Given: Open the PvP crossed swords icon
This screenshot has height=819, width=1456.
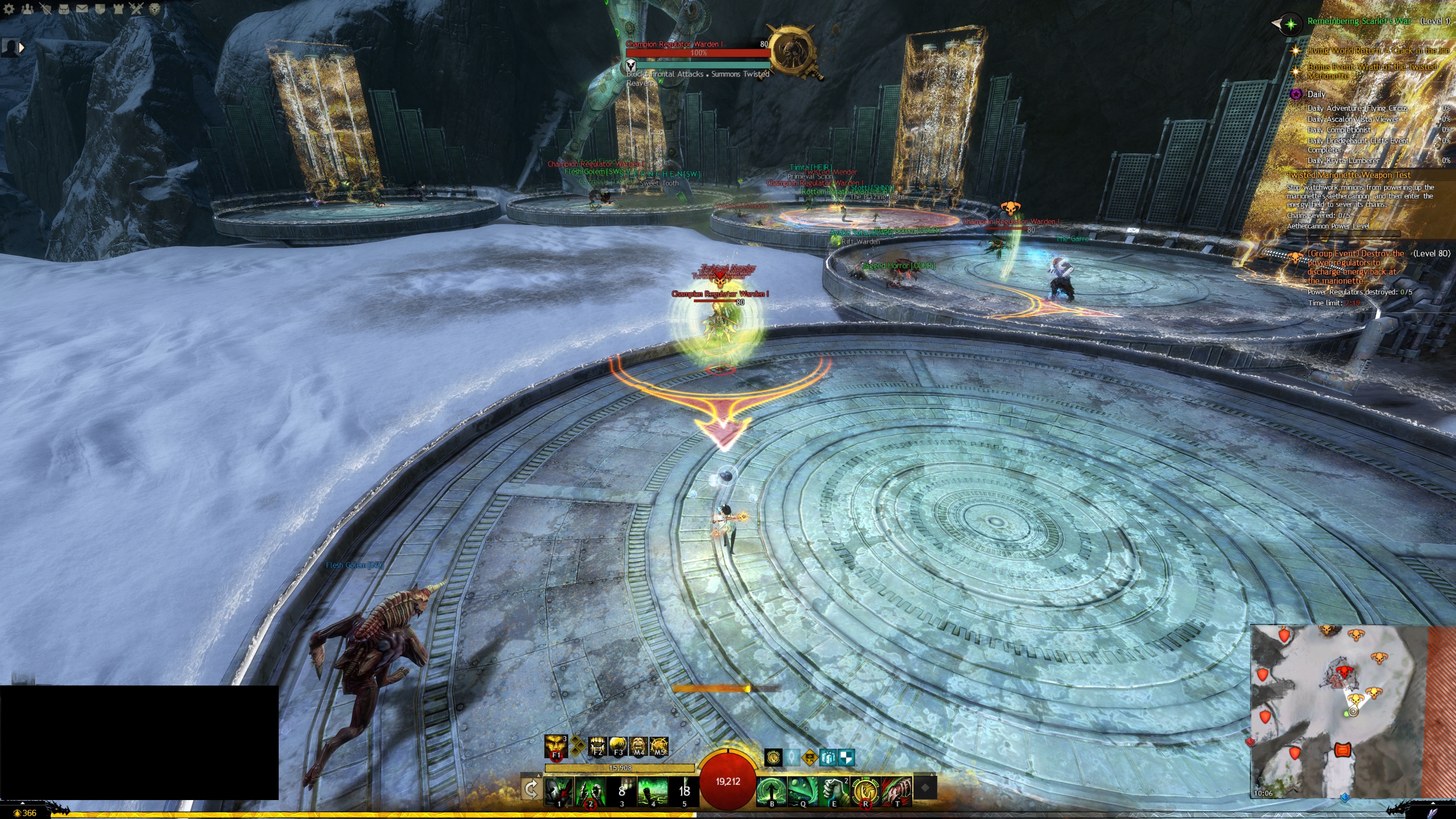Looking at the screenshot, I should point(136,9).
